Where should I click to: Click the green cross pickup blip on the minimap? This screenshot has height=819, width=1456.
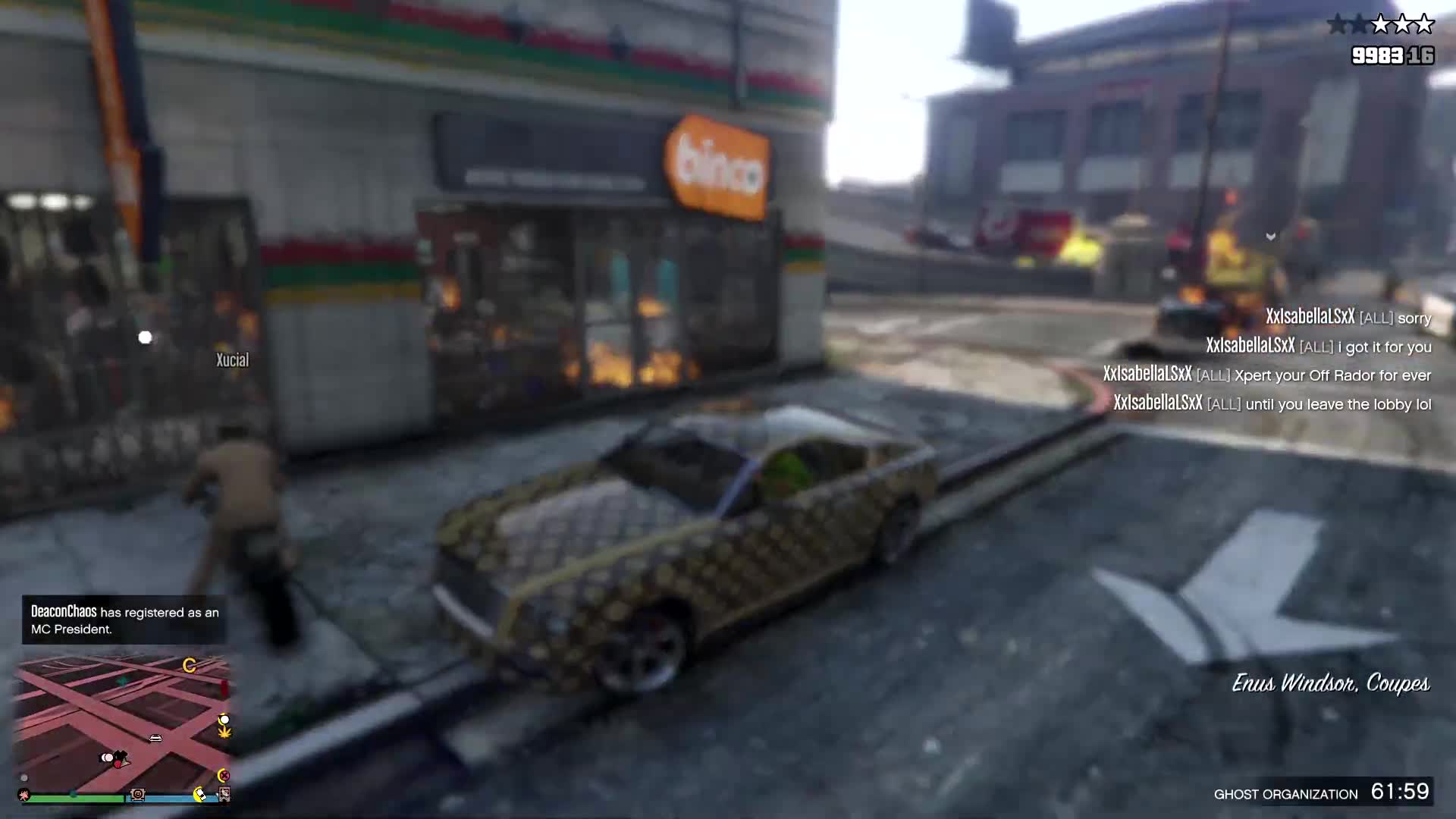coord(123,680)
